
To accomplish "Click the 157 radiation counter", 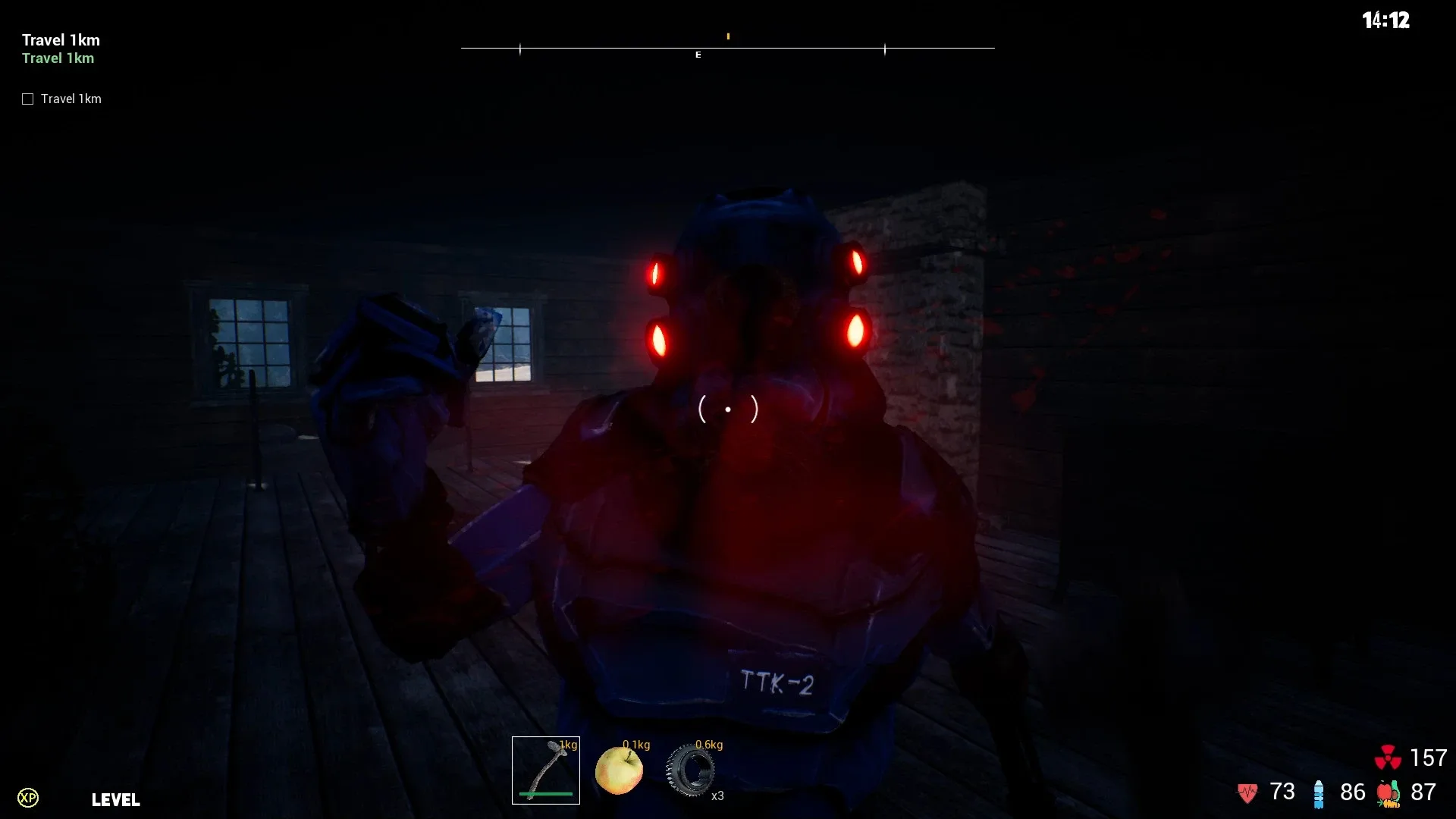I will [1429, 758].
